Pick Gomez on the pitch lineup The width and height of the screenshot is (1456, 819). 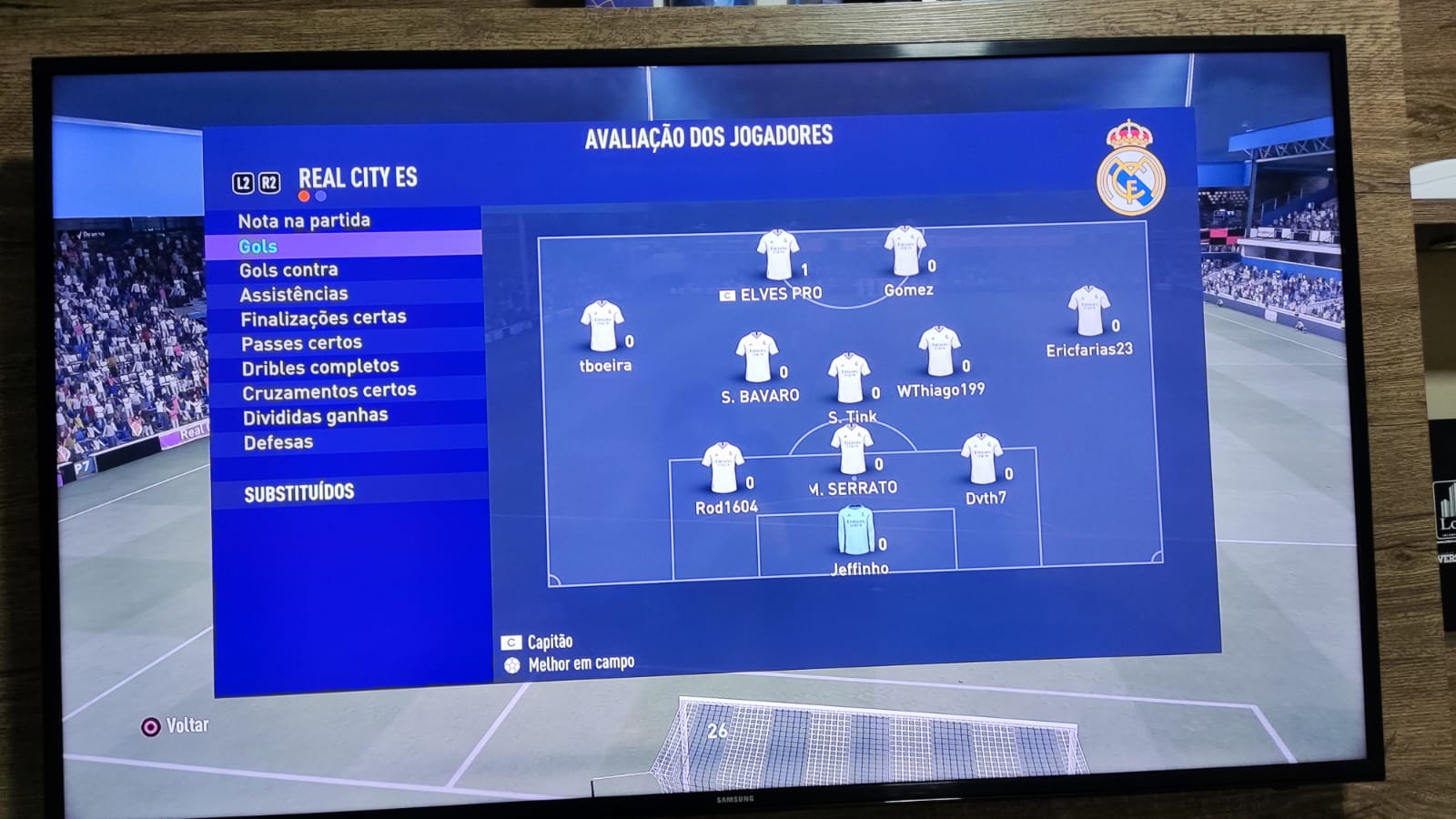pos(905,251)
